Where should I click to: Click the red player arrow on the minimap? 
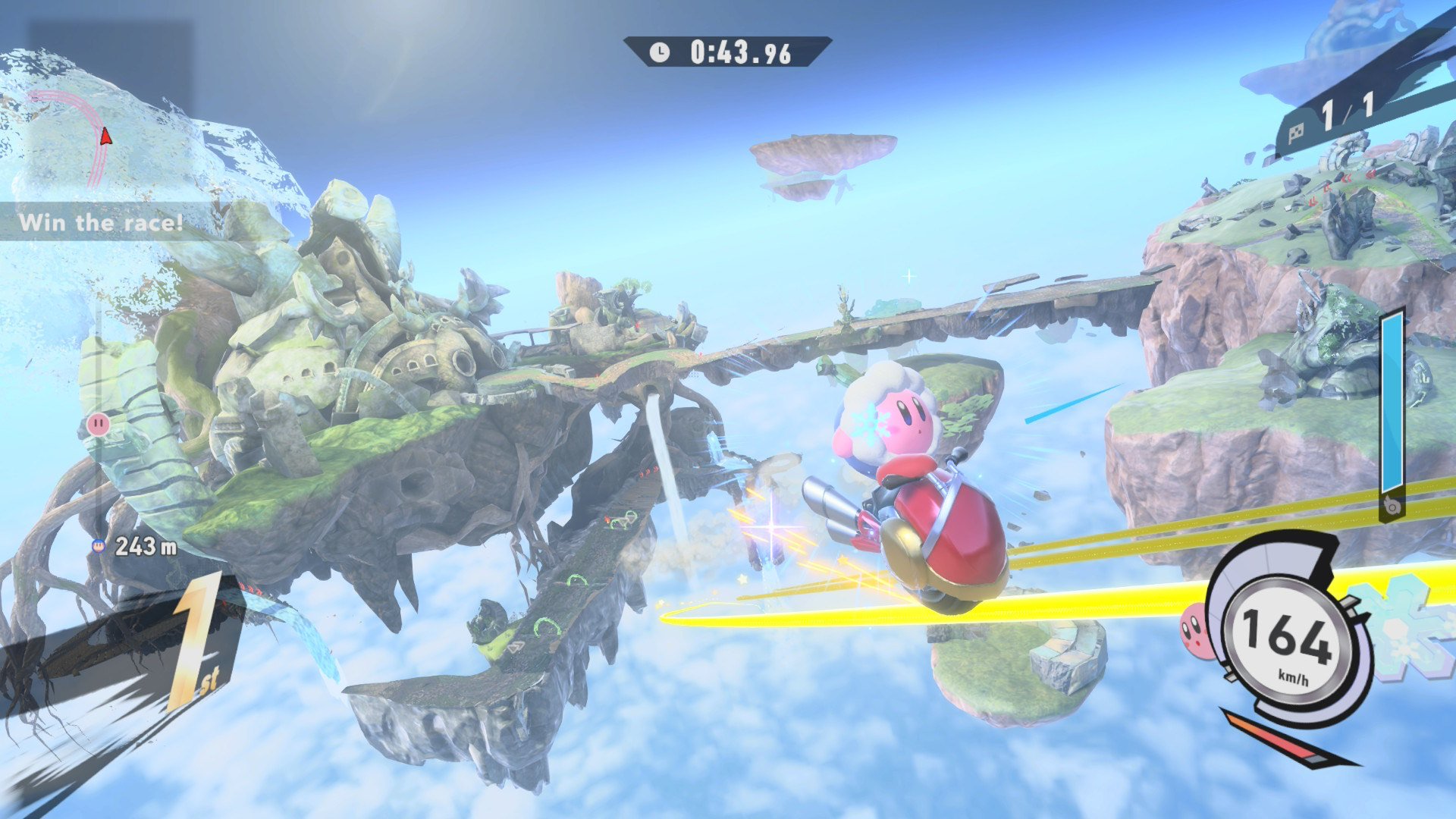(x=105, y=136)
